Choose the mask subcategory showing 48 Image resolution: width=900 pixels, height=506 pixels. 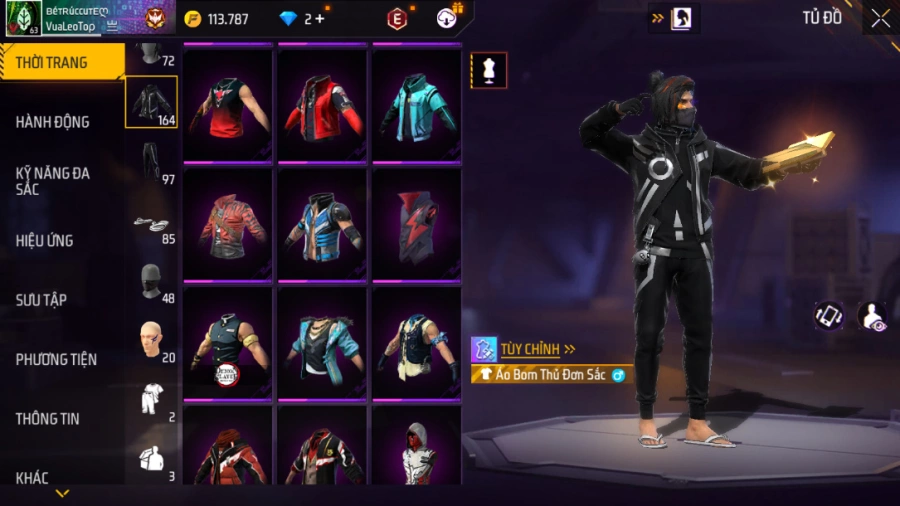coord(151,283)
